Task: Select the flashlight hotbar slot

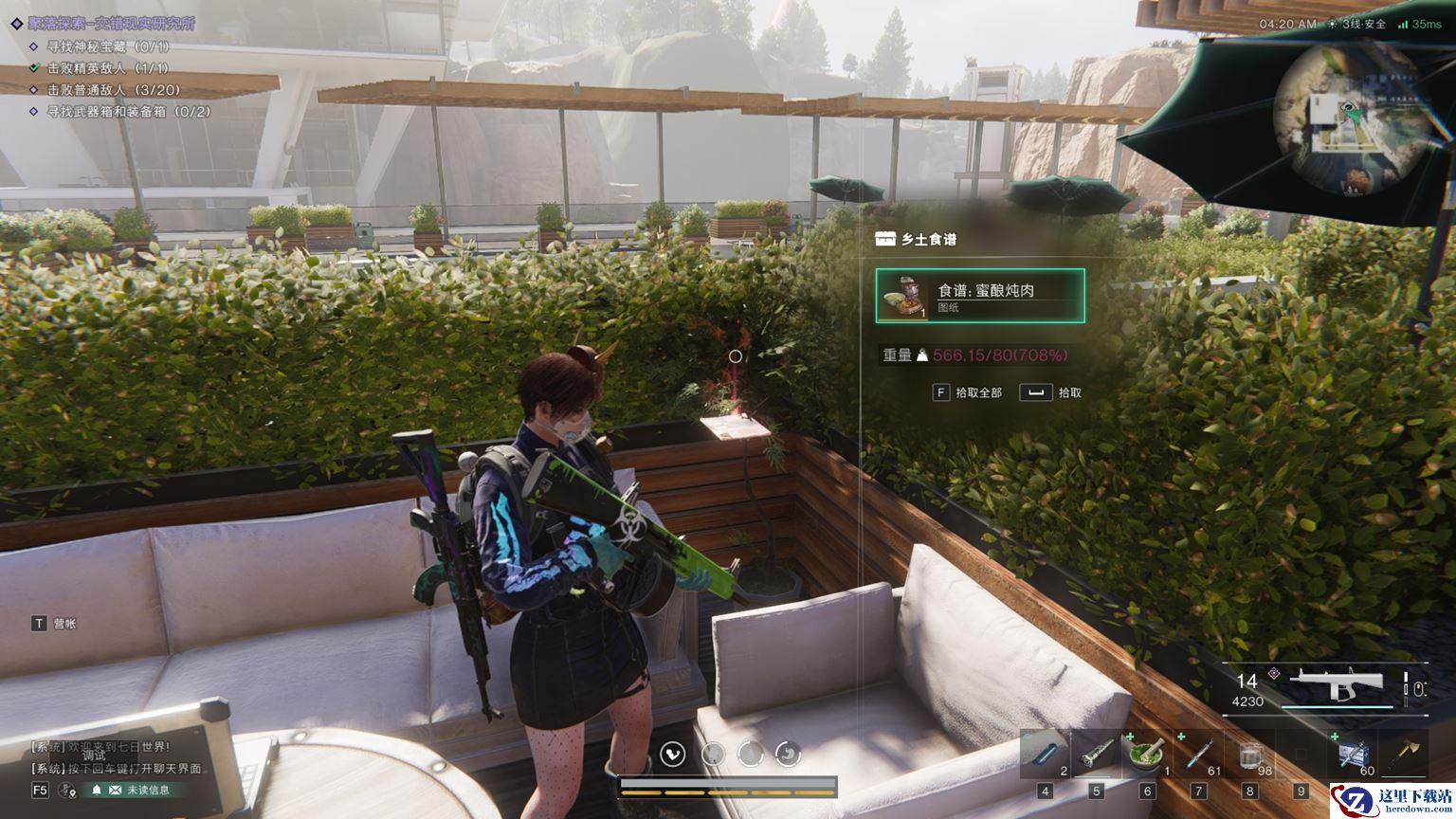Action: pos(1096,755)
